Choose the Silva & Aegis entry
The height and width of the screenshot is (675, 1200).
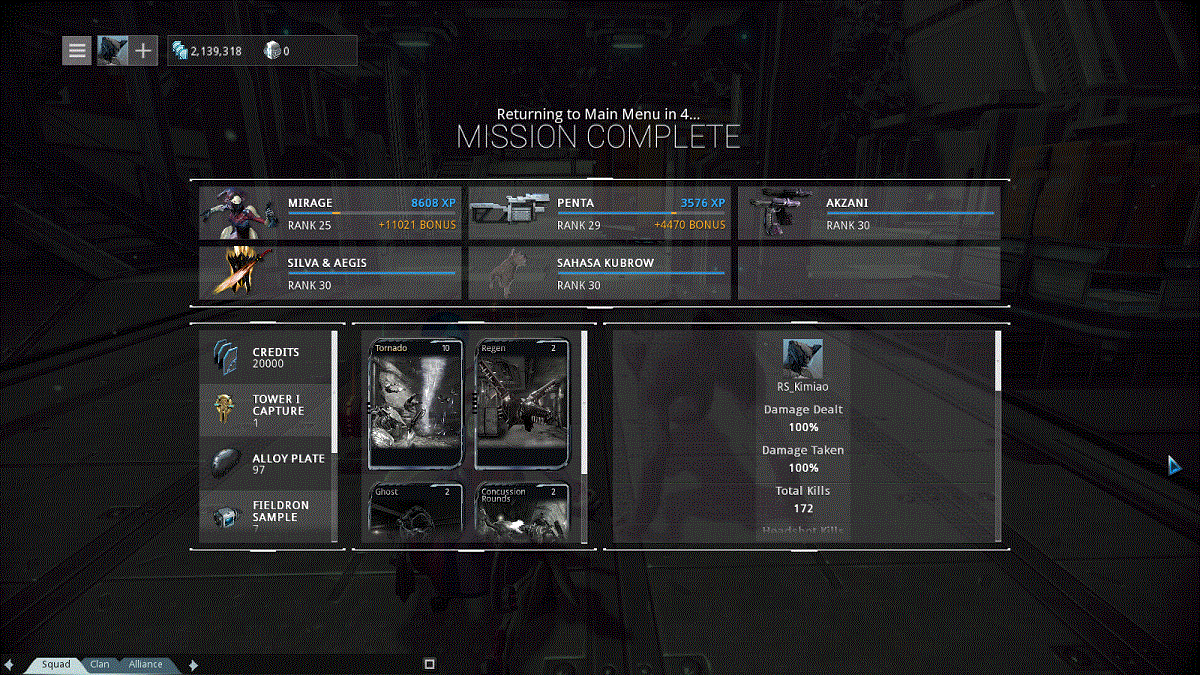(330, 273)
